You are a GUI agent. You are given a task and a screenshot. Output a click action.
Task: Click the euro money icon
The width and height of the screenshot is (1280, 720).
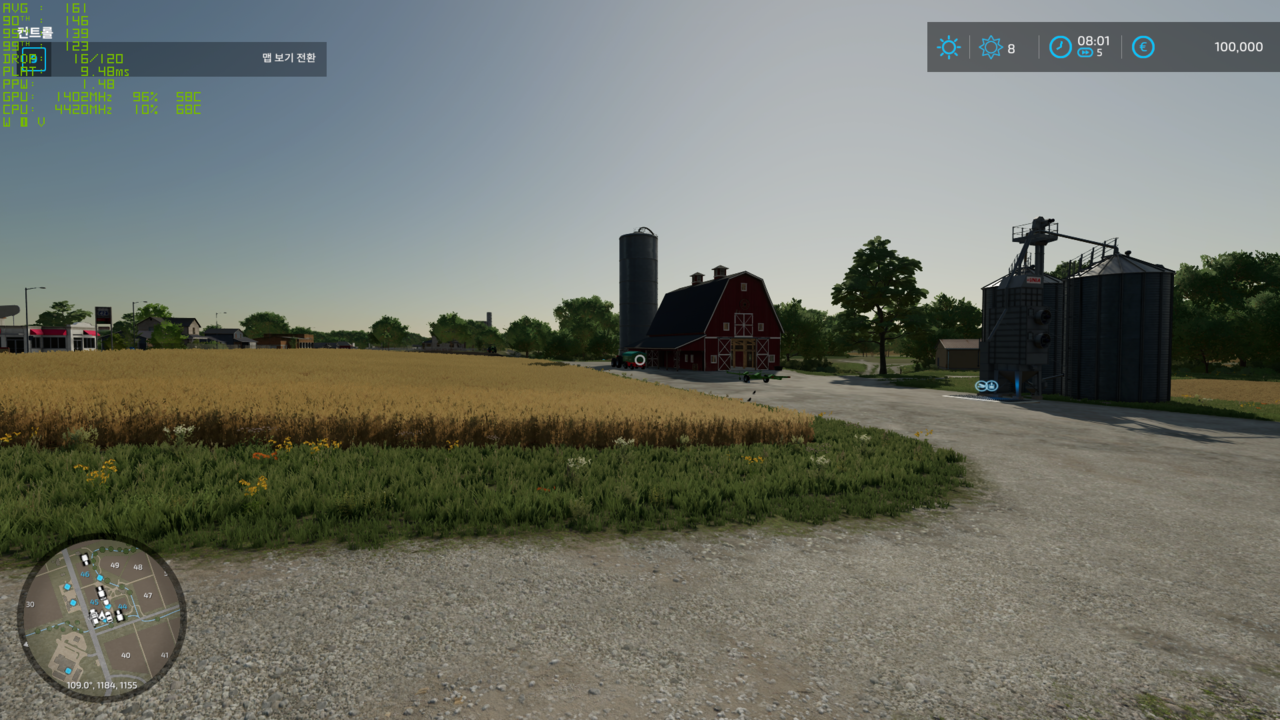pyautogui.click(x=1143, y=47)
